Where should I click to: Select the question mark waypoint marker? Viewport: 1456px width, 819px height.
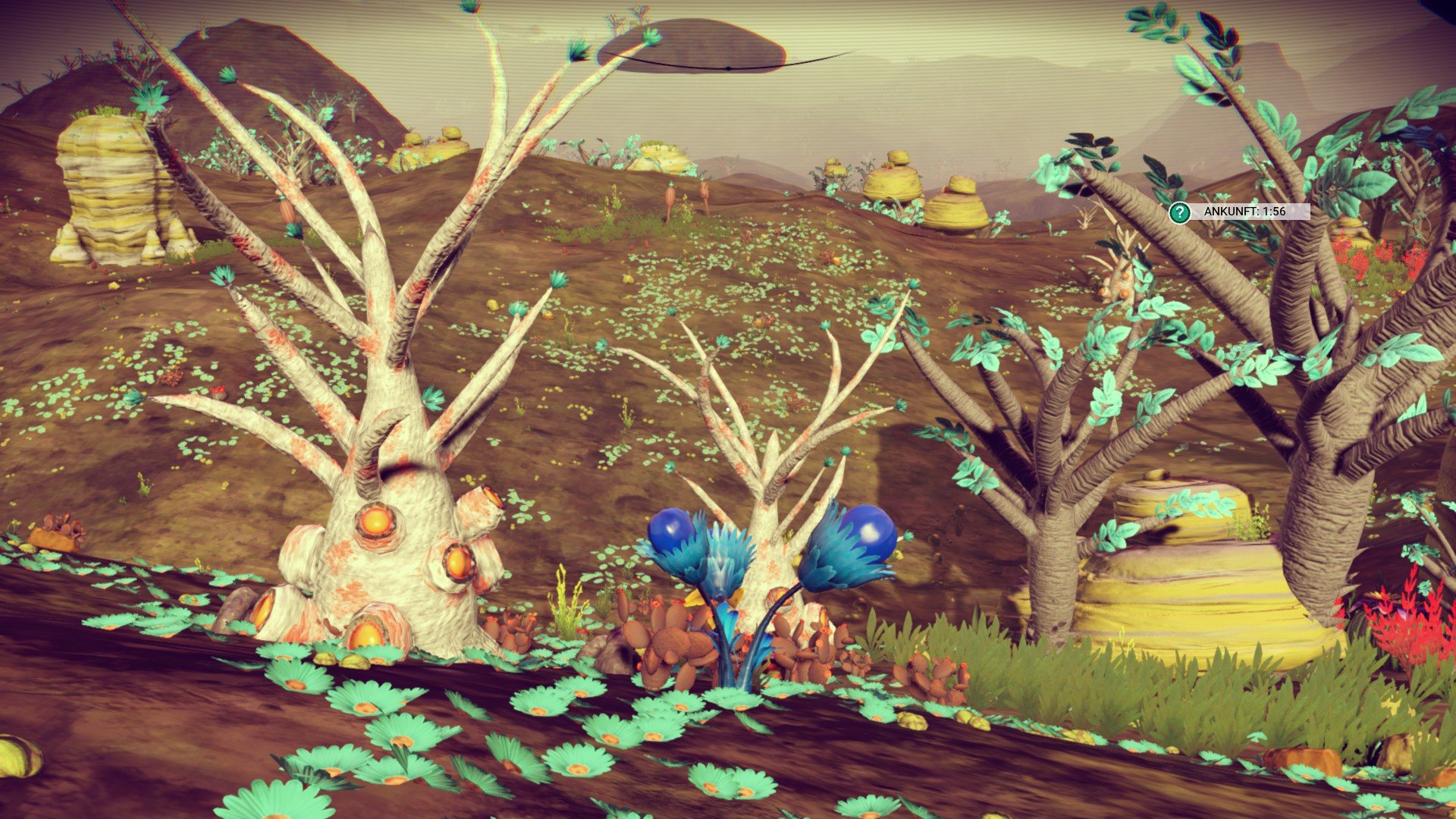point(1178,212)
